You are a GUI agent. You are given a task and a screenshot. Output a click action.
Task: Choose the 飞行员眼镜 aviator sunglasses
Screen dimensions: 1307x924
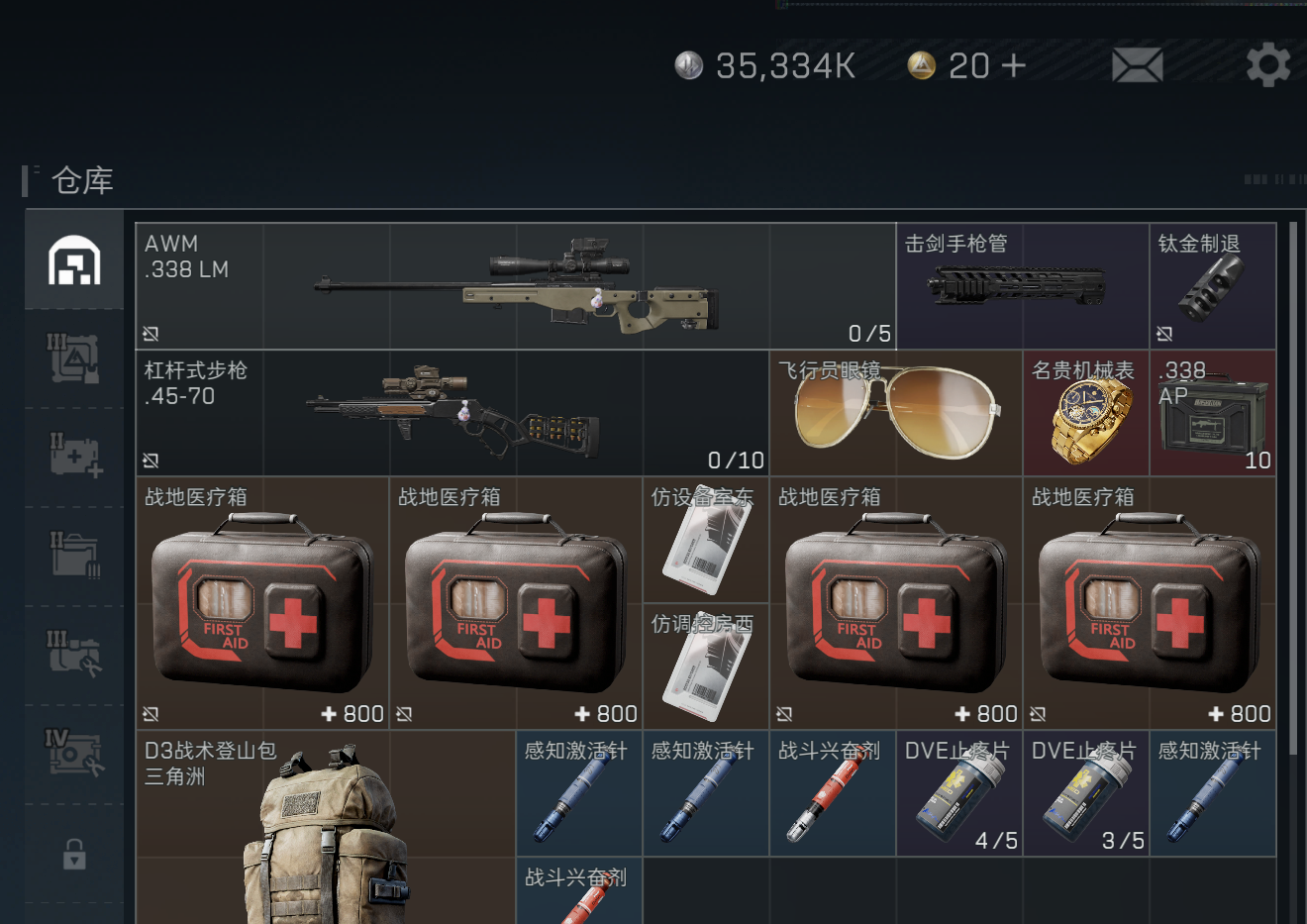coord(895,413)
